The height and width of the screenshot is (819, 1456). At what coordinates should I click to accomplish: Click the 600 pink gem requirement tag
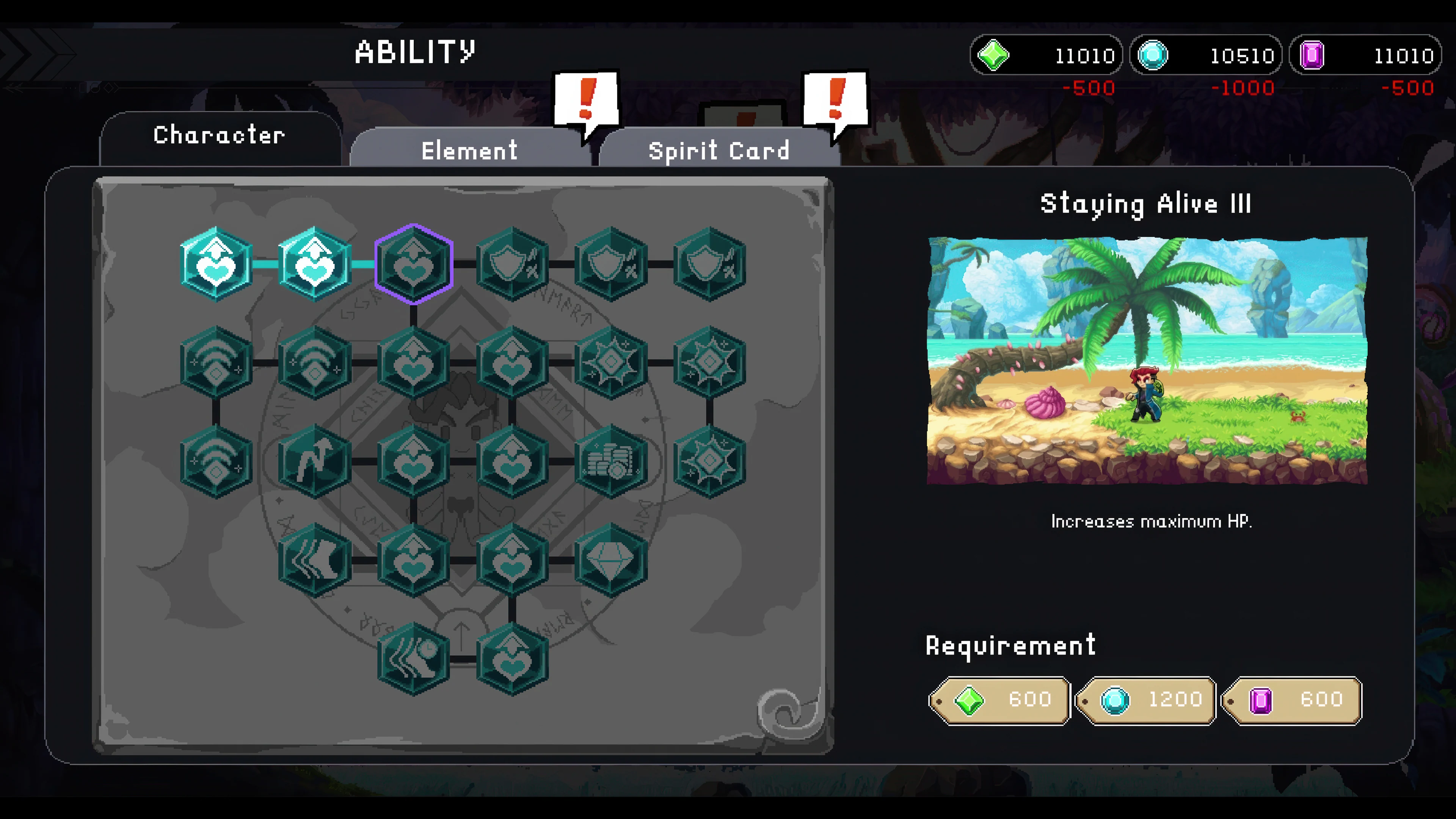click(x=1293, y=700)
